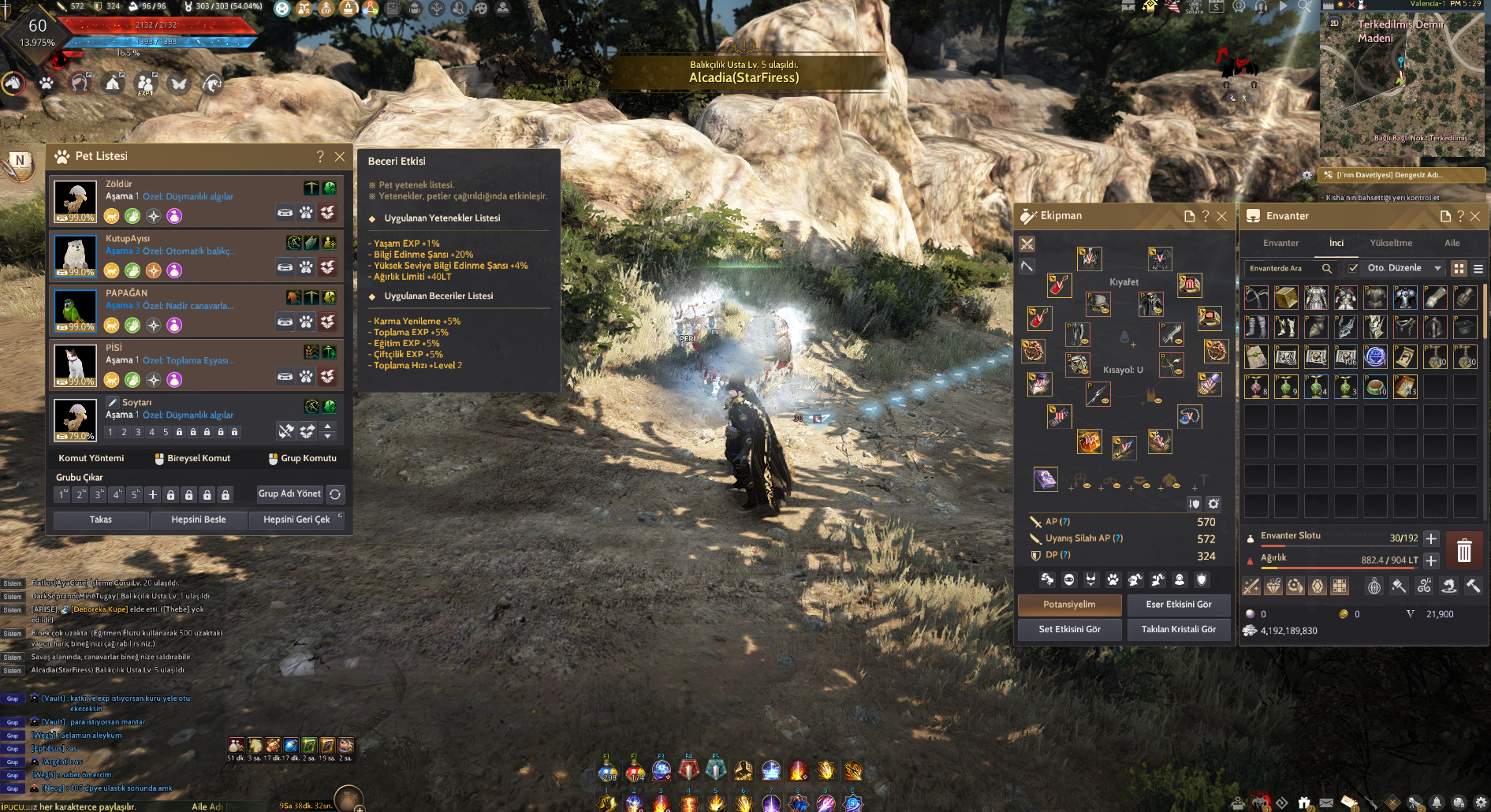Close the Ekipman window
The width and height of the screenshot is (1491, 812).
[x=1221, y=216]
